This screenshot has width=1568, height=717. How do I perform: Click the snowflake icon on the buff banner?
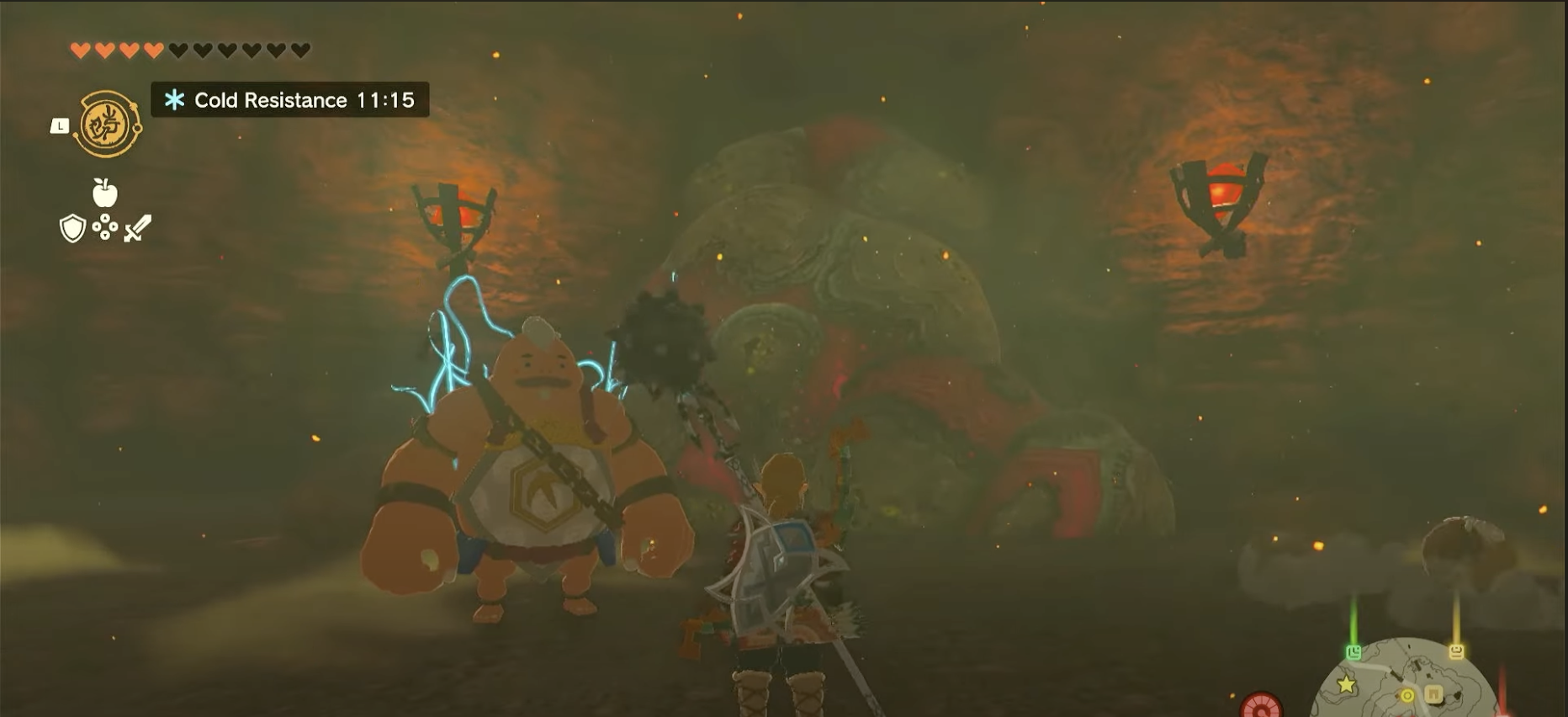(x=173, y=100)
